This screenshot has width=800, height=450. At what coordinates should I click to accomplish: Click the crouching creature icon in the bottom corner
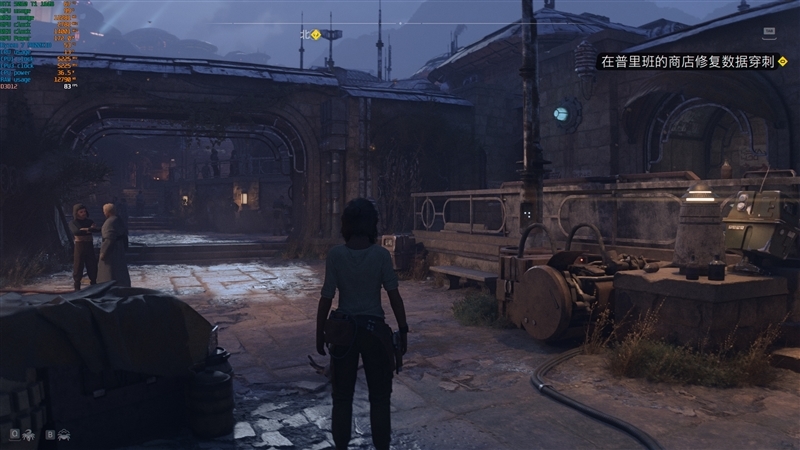click(x=64, y=435)
